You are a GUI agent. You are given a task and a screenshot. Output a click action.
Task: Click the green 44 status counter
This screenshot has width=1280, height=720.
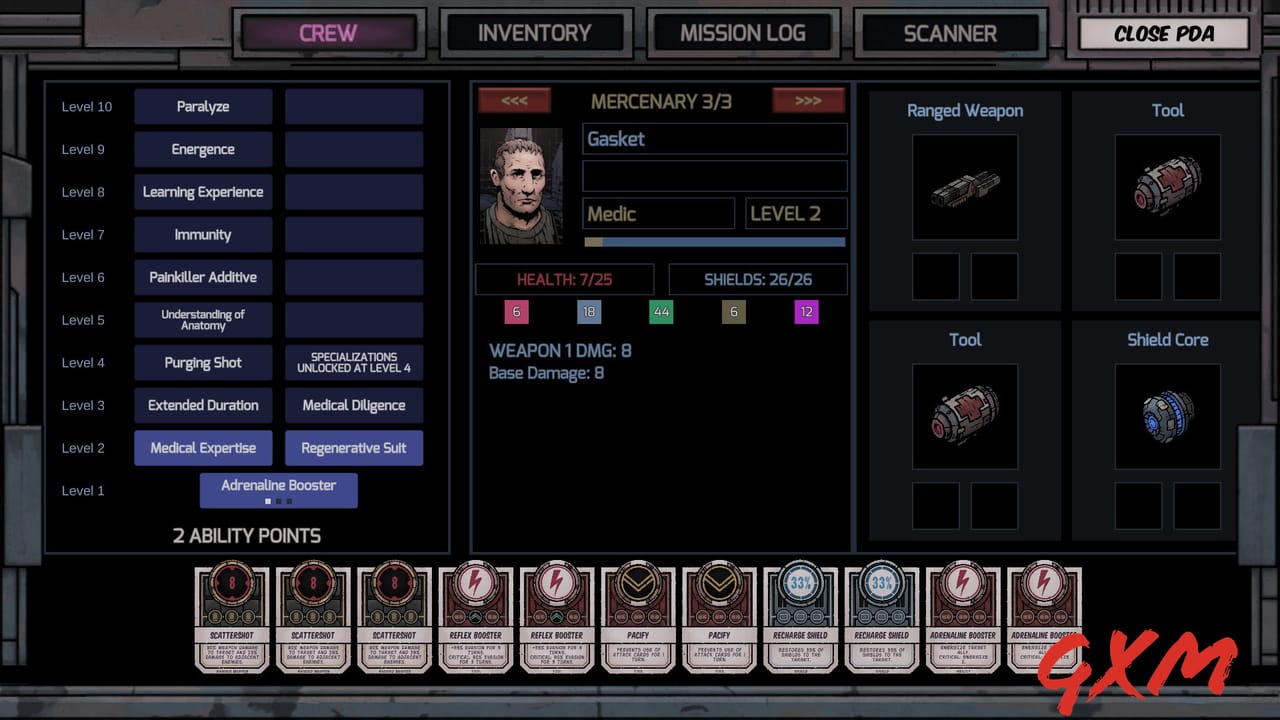pyautogui.click(x=662, y=312)
